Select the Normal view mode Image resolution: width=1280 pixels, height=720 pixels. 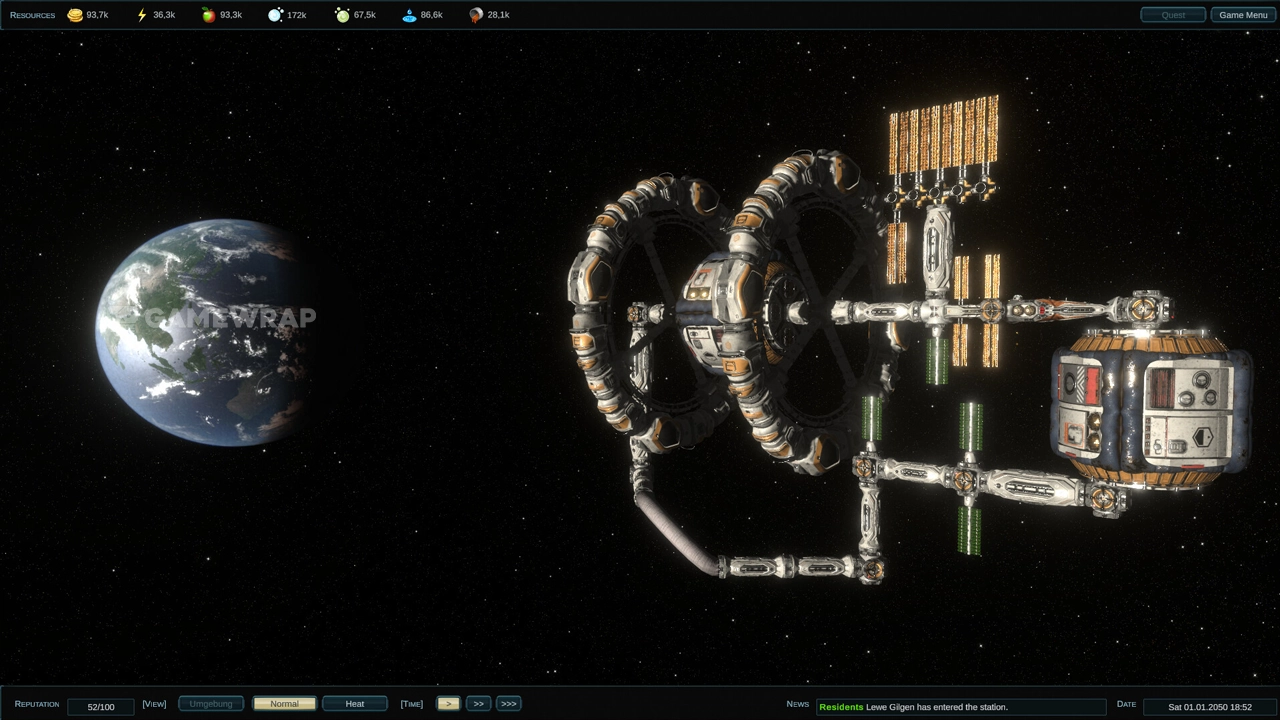[x=284, y=704]
